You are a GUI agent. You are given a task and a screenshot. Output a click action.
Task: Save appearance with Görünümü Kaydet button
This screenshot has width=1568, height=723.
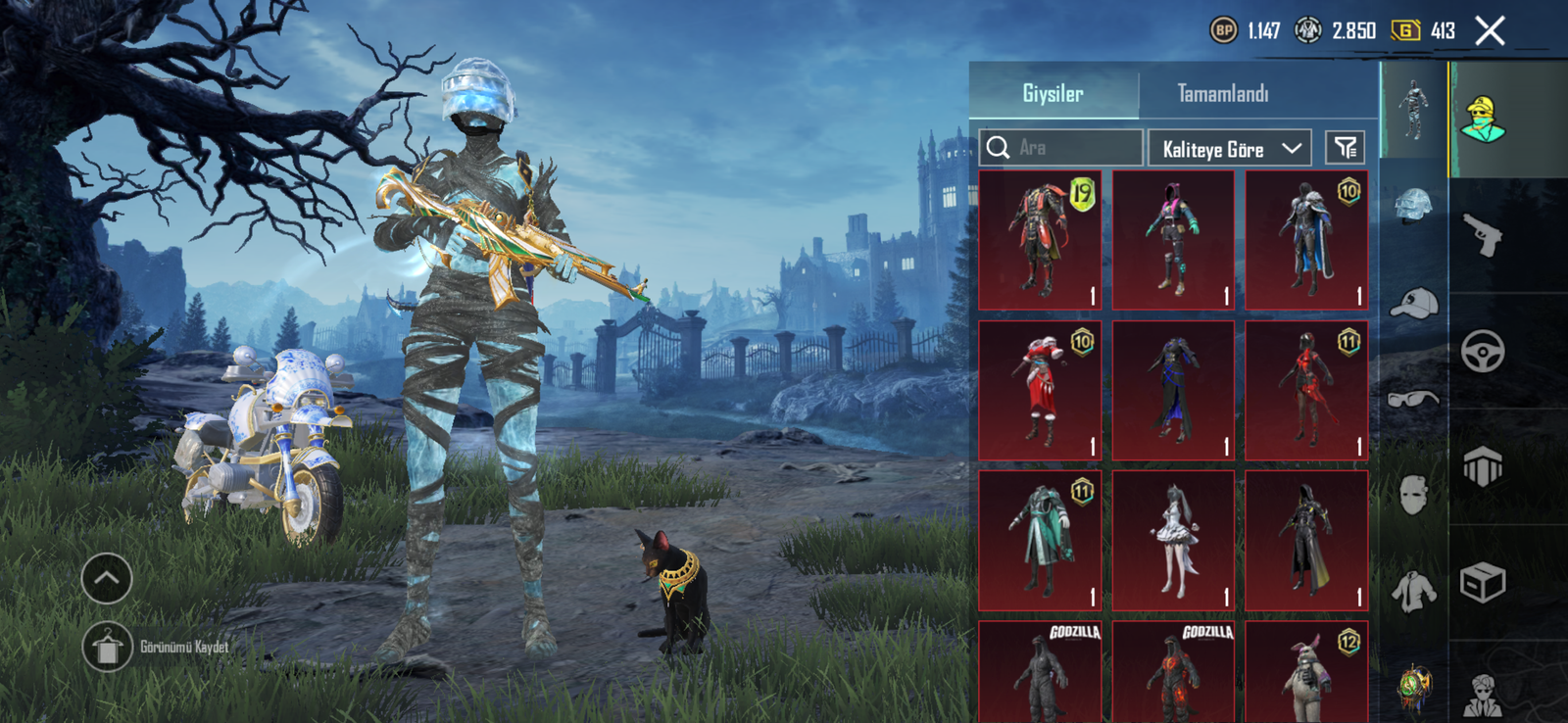click(x=108, y=648)
